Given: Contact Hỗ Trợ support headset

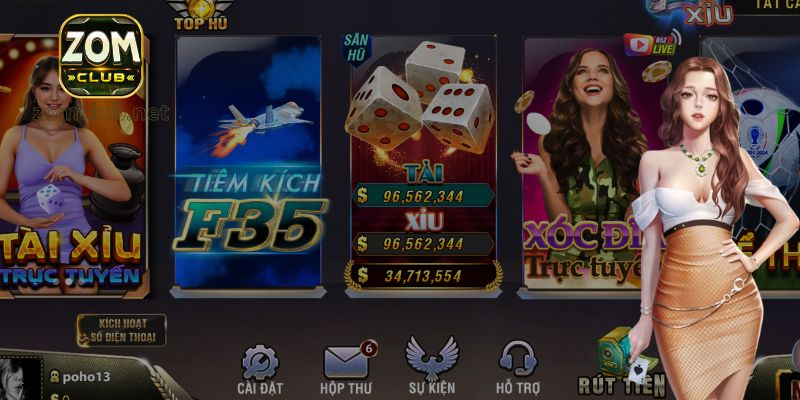Looking at the screenshot, I should click(x=518, y=365).
